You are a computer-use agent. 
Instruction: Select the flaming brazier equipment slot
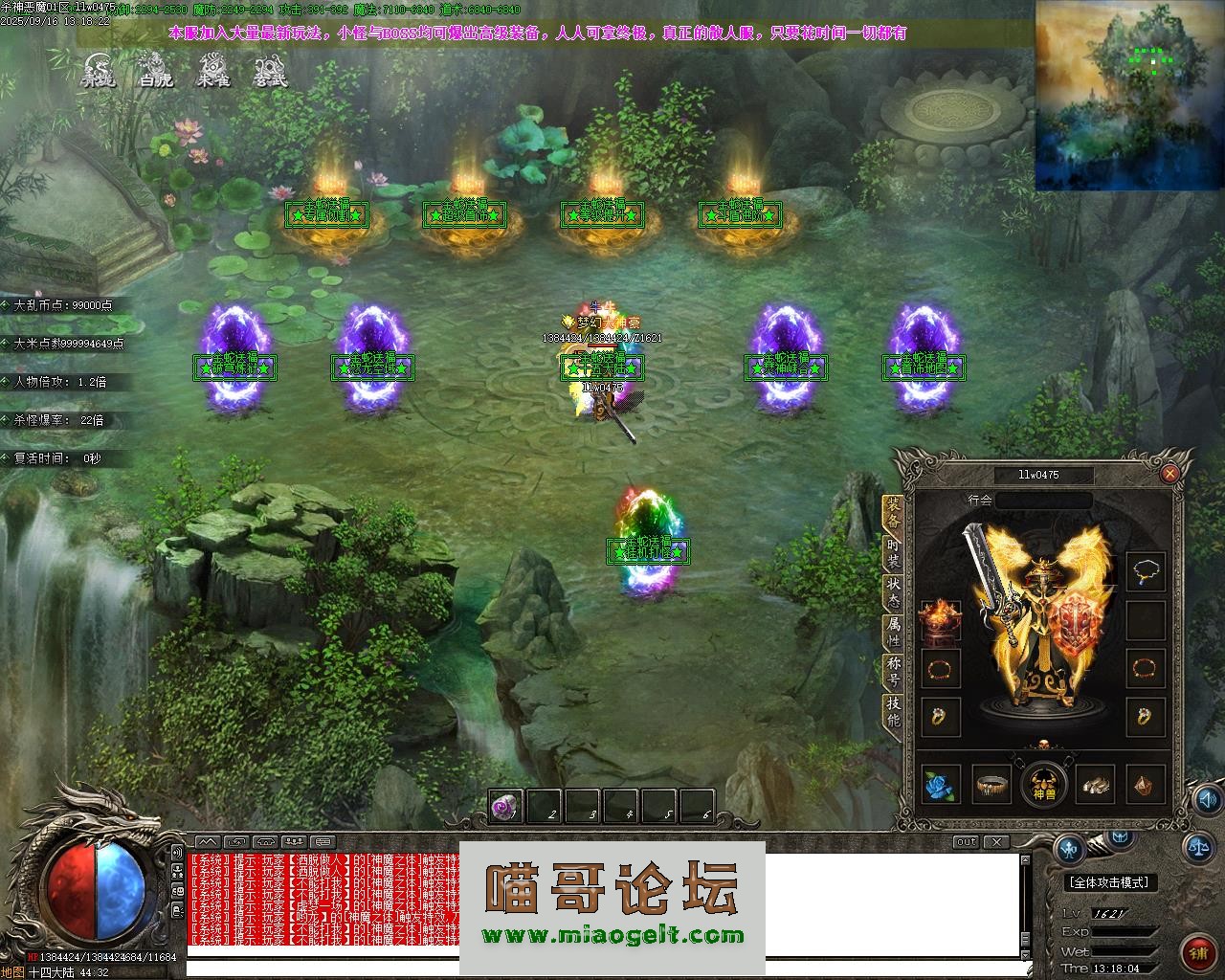(939, 619)
